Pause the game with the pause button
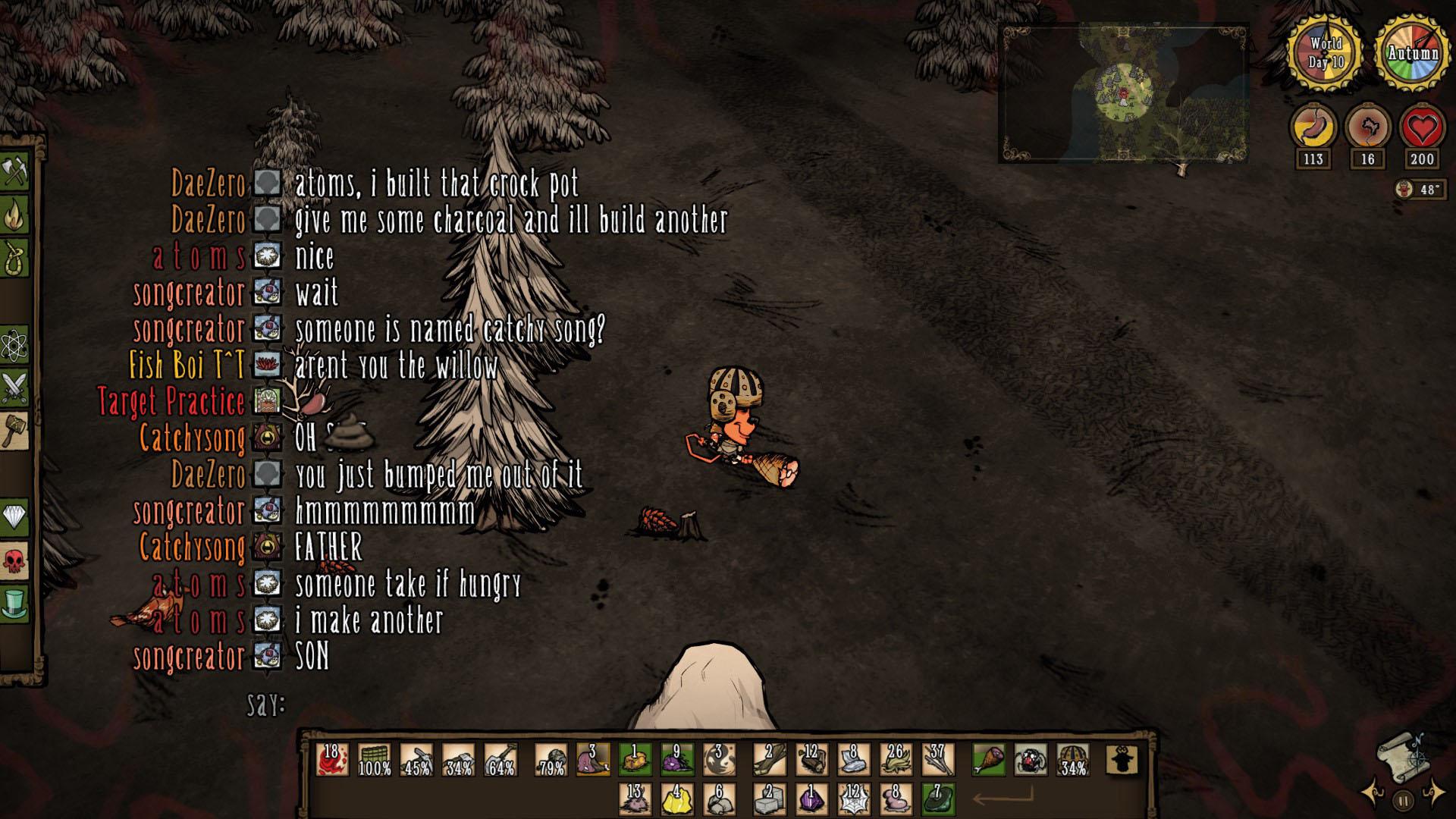1456x819 pixels. click(1403, 800)
